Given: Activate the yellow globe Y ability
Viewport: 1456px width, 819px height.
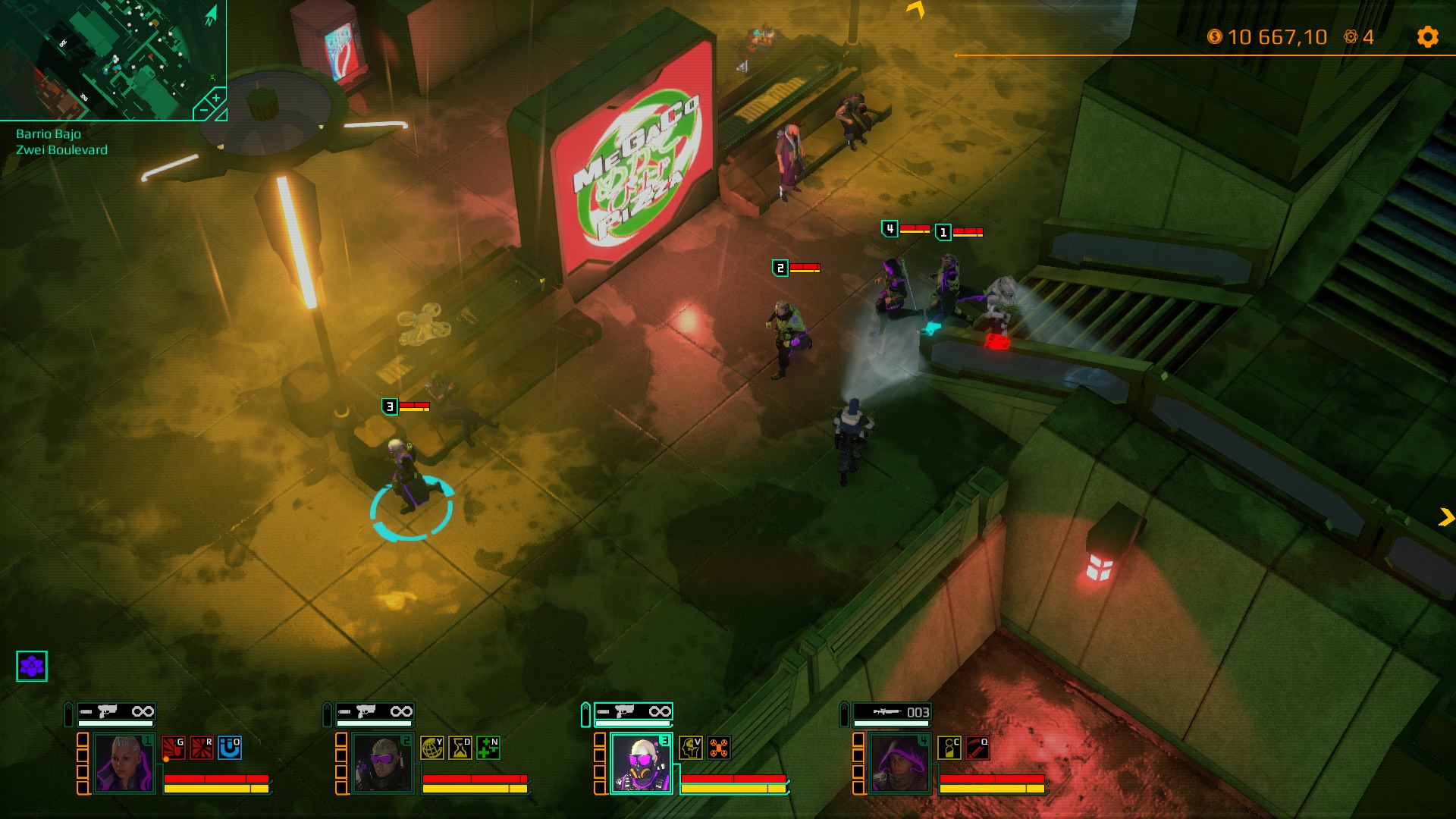Looking at the screenshot, I should (431, 748).
